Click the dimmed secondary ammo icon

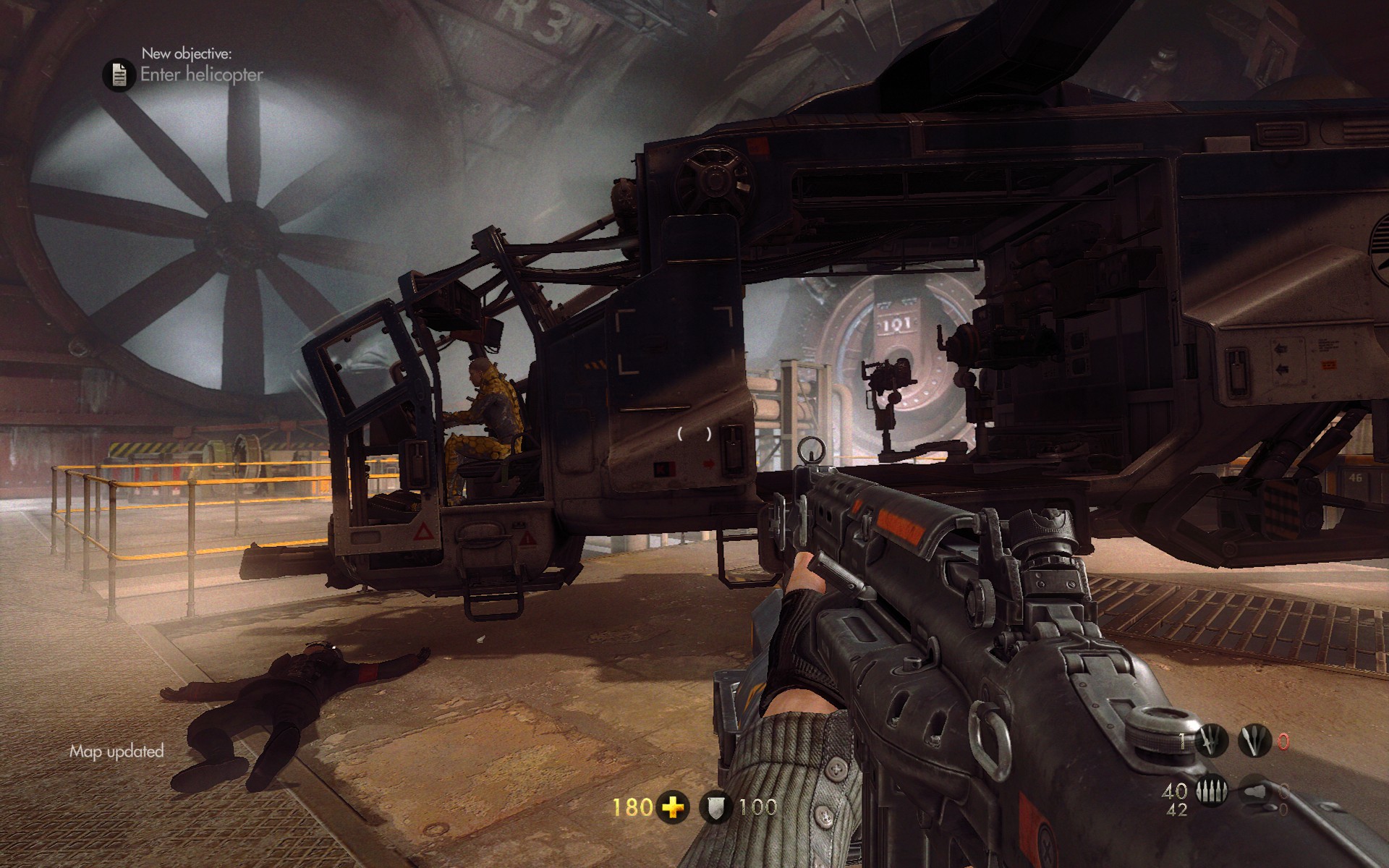1256,791
